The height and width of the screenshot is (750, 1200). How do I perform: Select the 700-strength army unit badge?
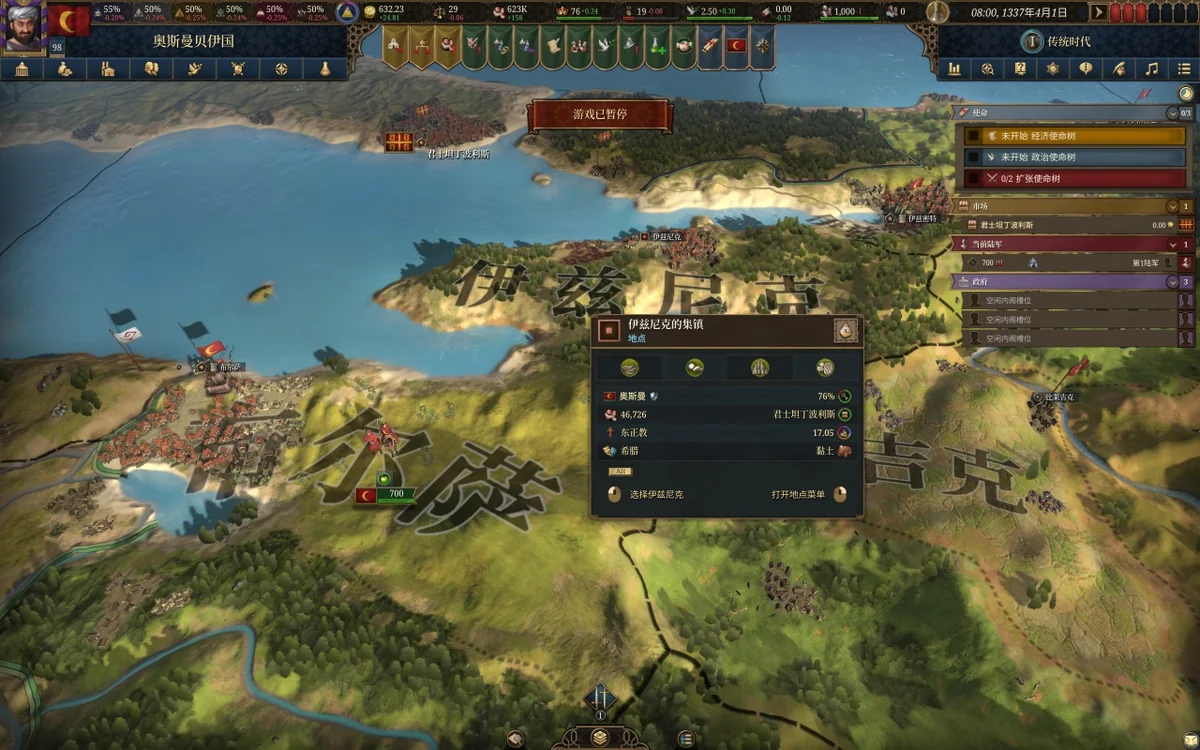point(395,494)
